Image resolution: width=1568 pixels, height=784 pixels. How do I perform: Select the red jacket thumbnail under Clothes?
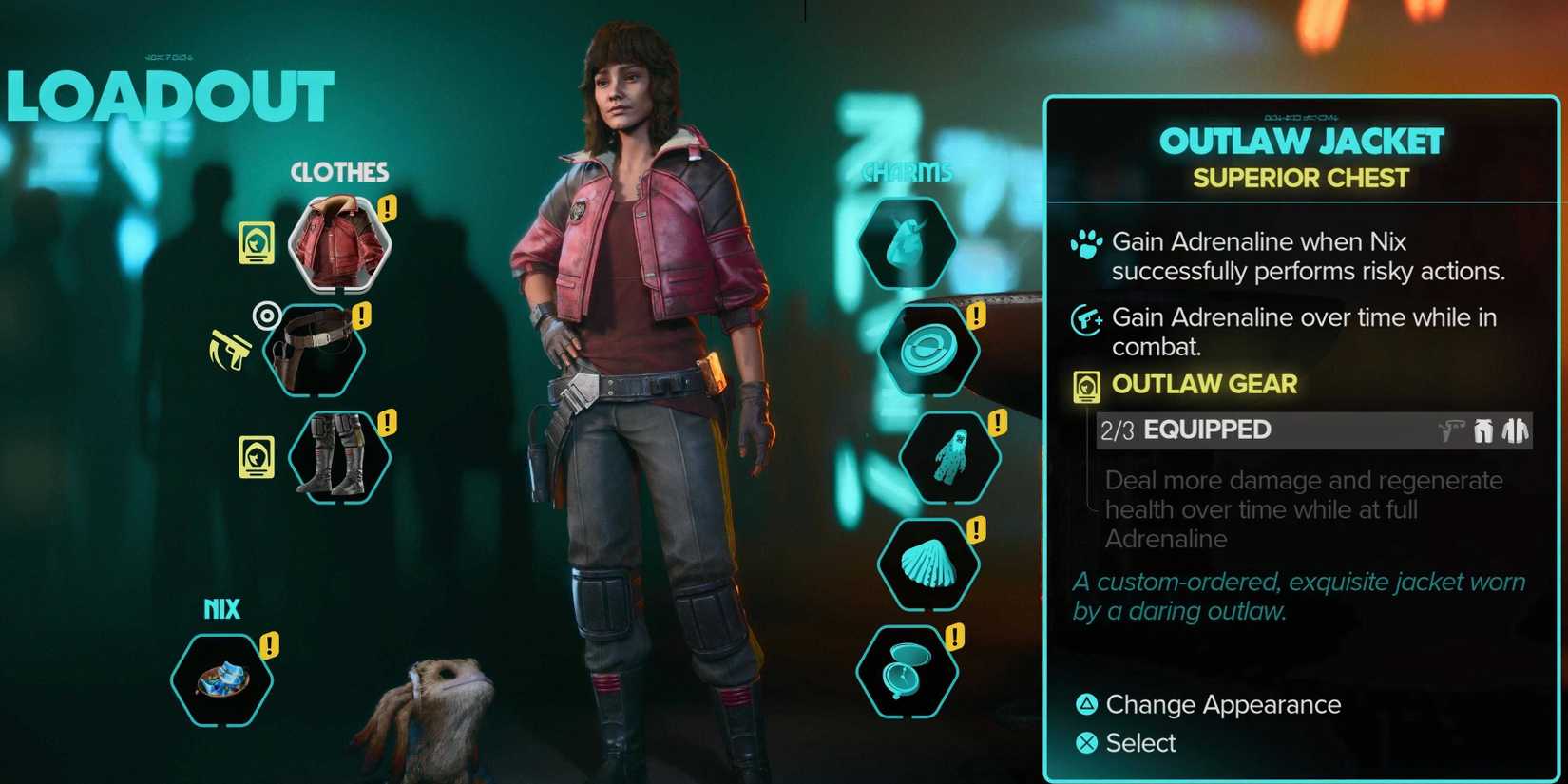(337, 240)
